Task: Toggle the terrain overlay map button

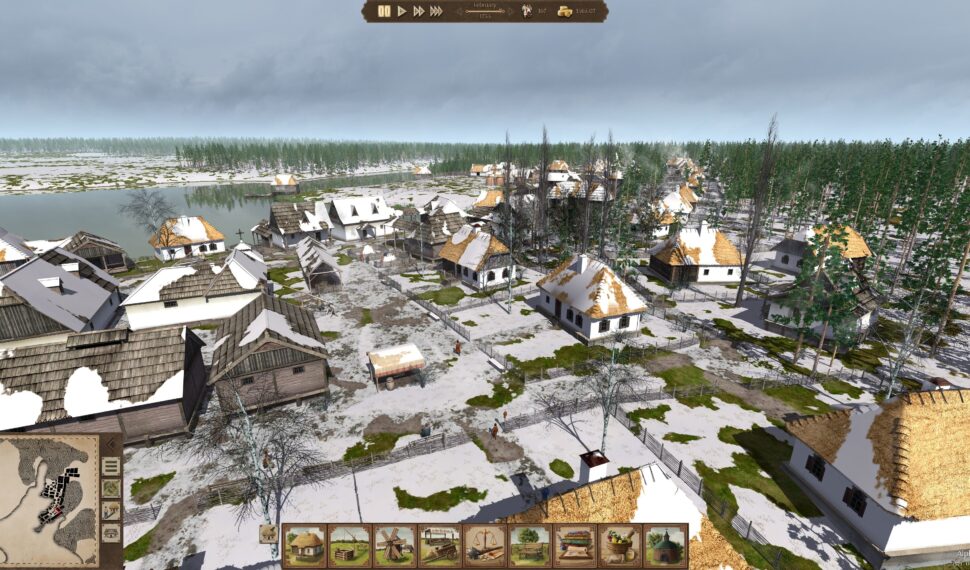Action: click(111, 489)
